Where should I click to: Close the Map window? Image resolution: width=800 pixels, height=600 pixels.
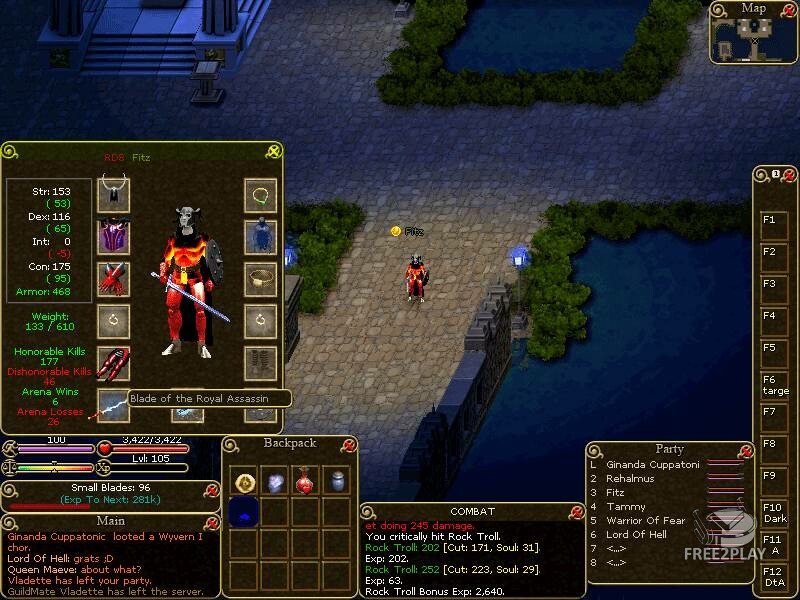789,9
